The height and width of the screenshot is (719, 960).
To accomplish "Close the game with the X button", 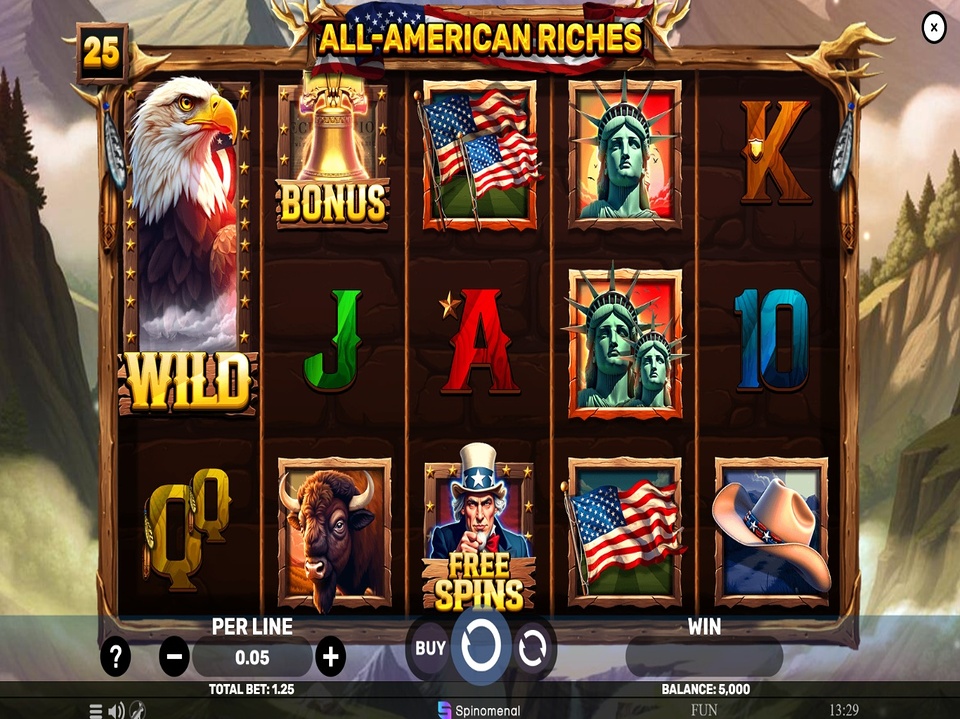I will pyautogui.click(x=933, y=28).
